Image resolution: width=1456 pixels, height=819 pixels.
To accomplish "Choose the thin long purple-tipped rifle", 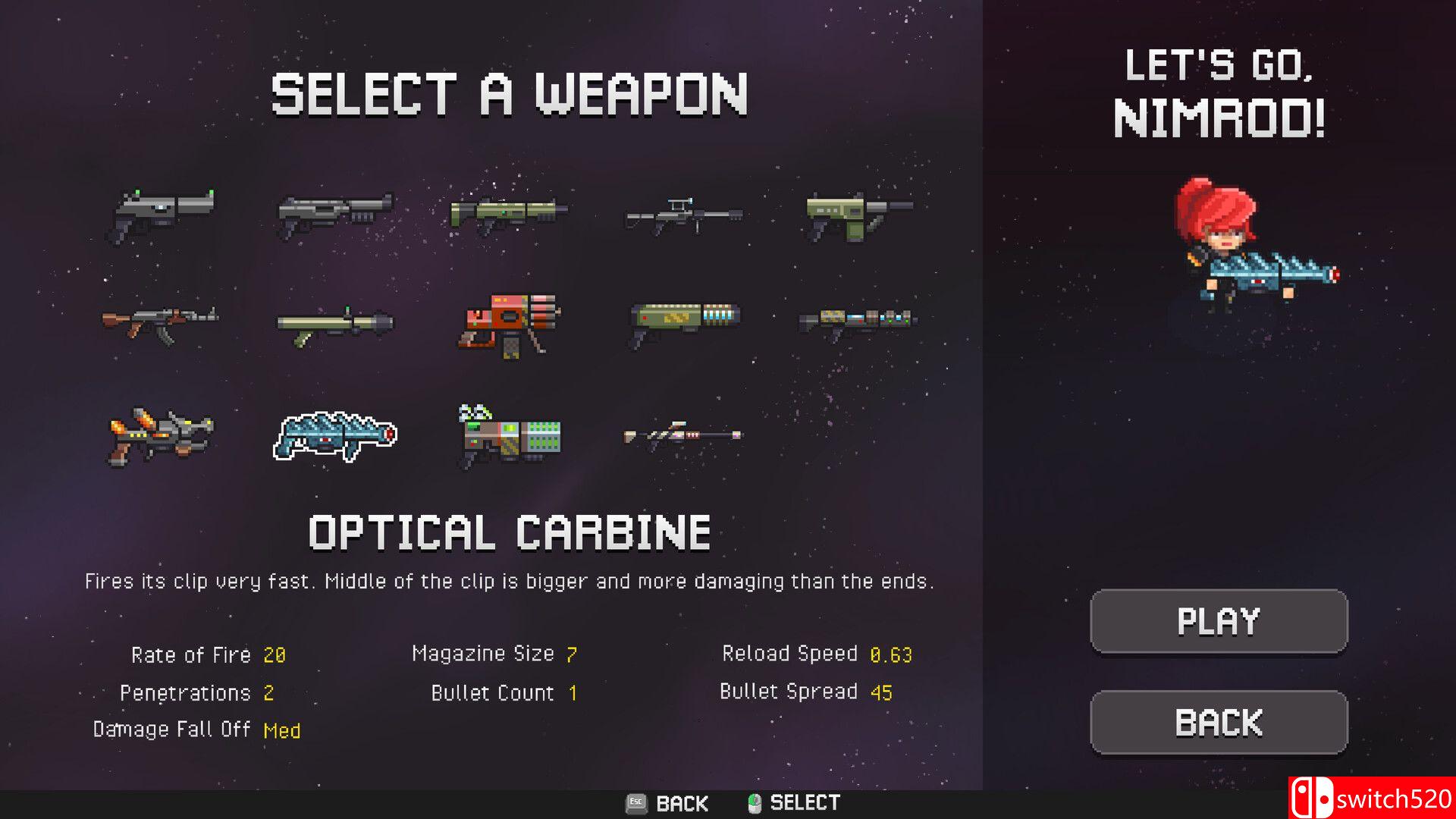I will (x=682, y=436).
